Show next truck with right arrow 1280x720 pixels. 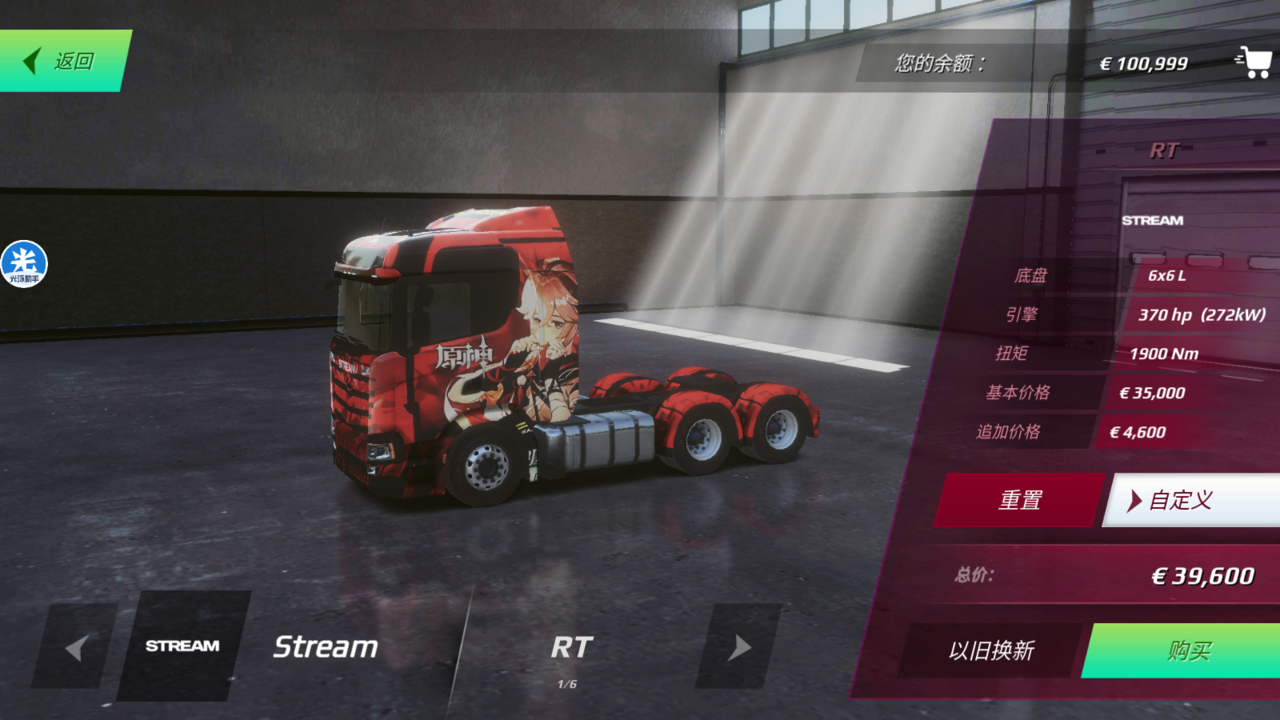739,647
